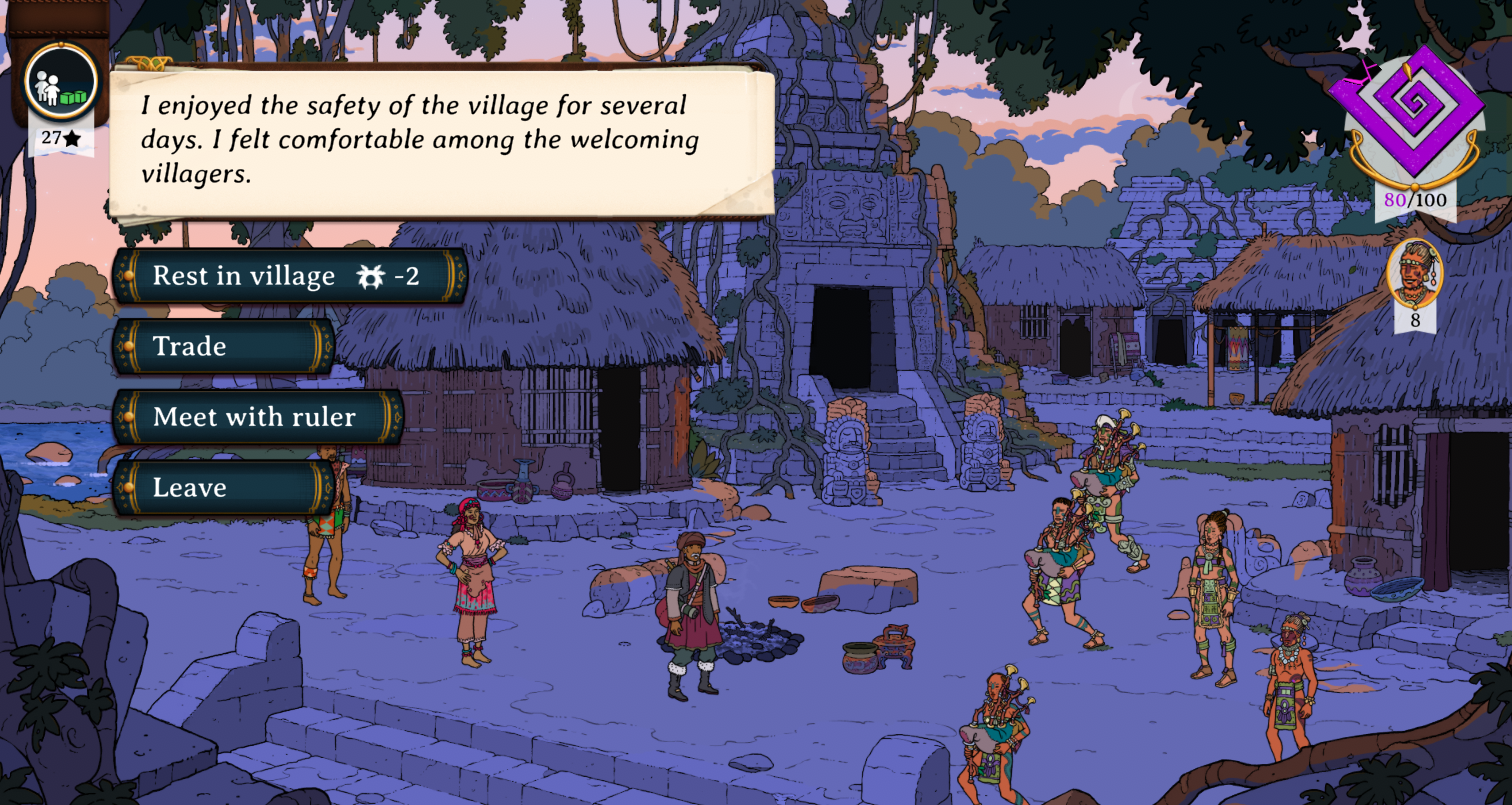Choose the Rest in village option
Image resolution: width=1512 pixels, height=805 pixels.
(x=288, y=276)
